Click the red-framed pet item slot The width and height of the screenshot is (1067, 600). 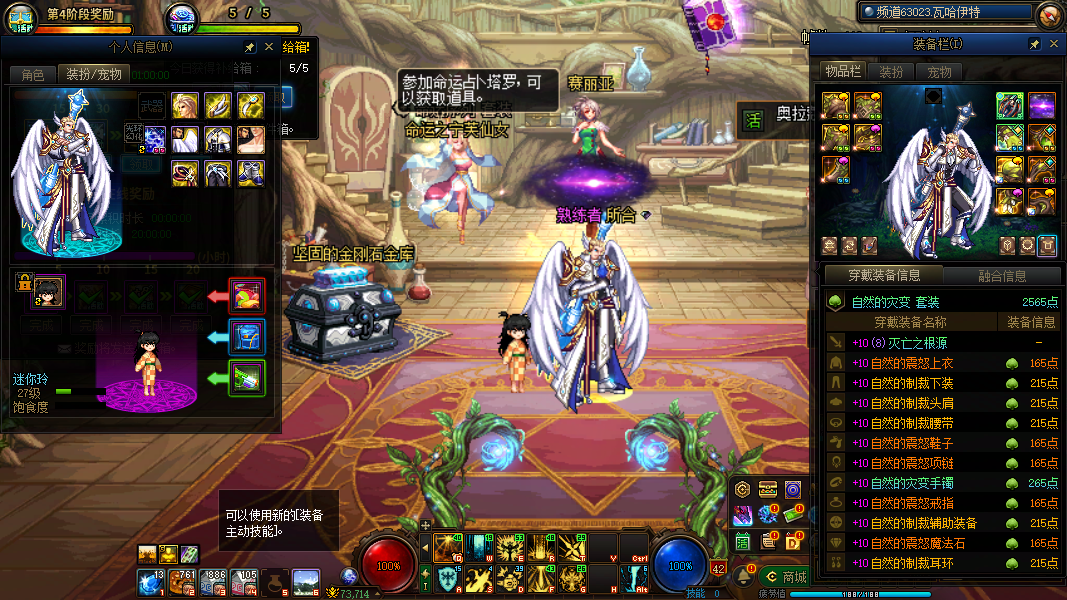(247, 296)
